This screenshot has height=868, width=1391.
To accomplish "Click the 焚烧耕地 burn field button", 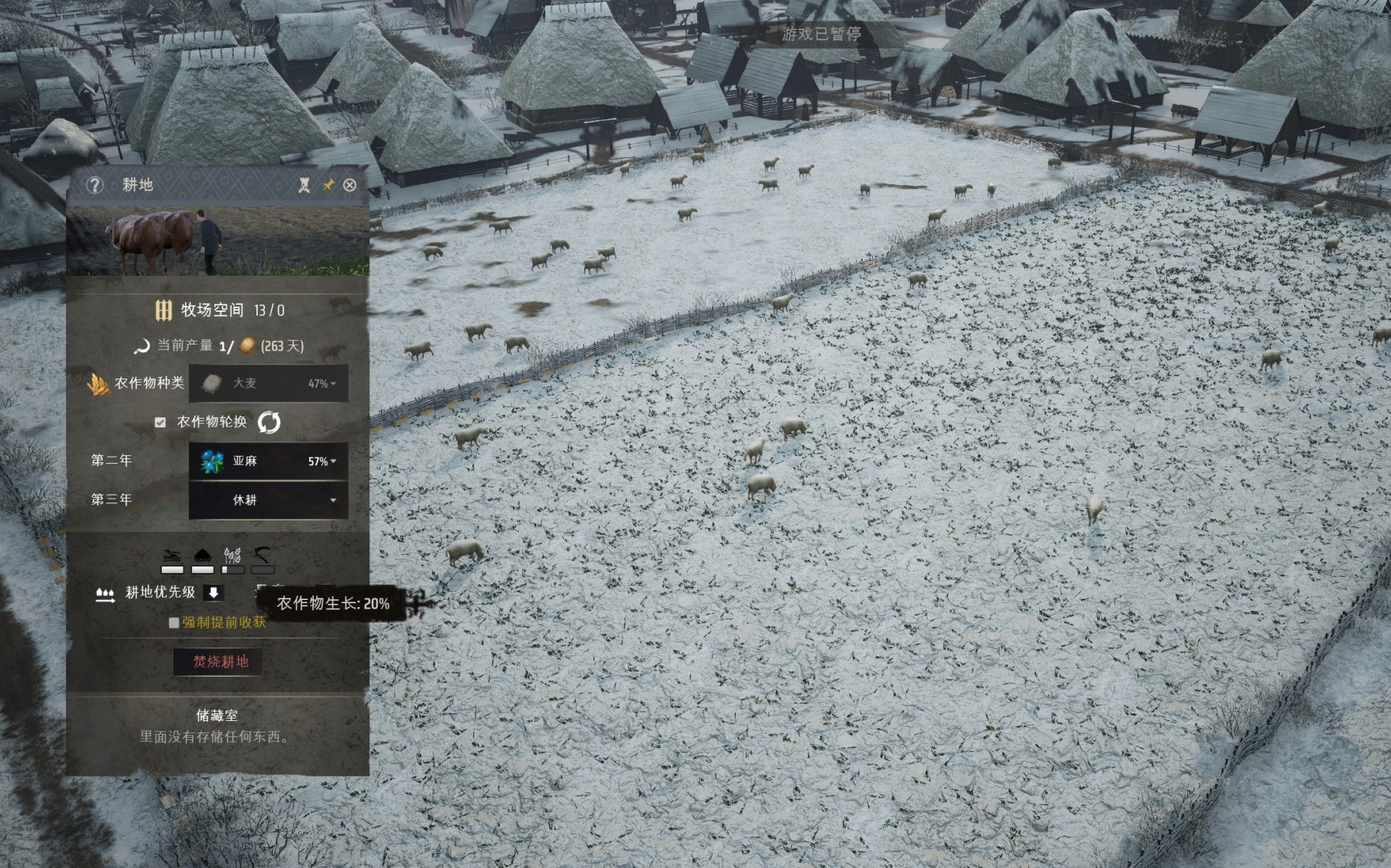I will tap(221, 661).
